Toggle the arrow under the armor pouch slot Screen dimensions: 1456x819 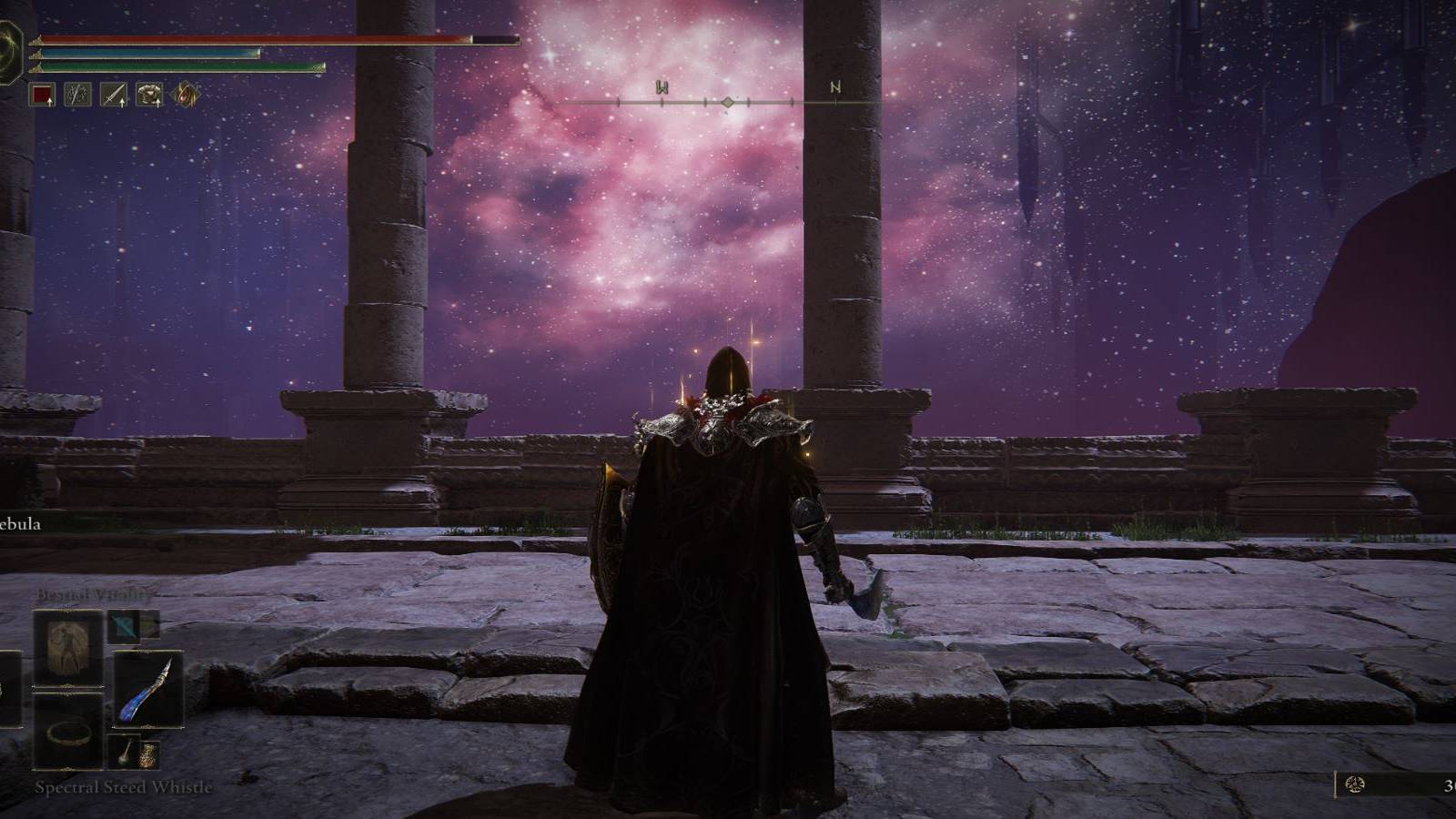[159, 104]
